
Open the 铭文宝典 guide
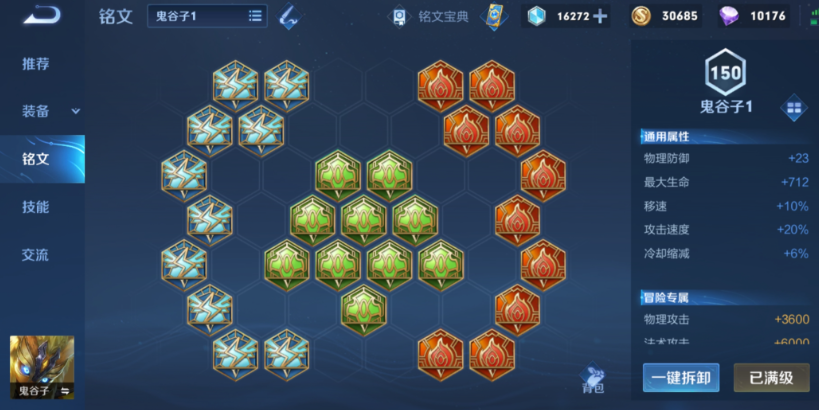click(431, 16)
